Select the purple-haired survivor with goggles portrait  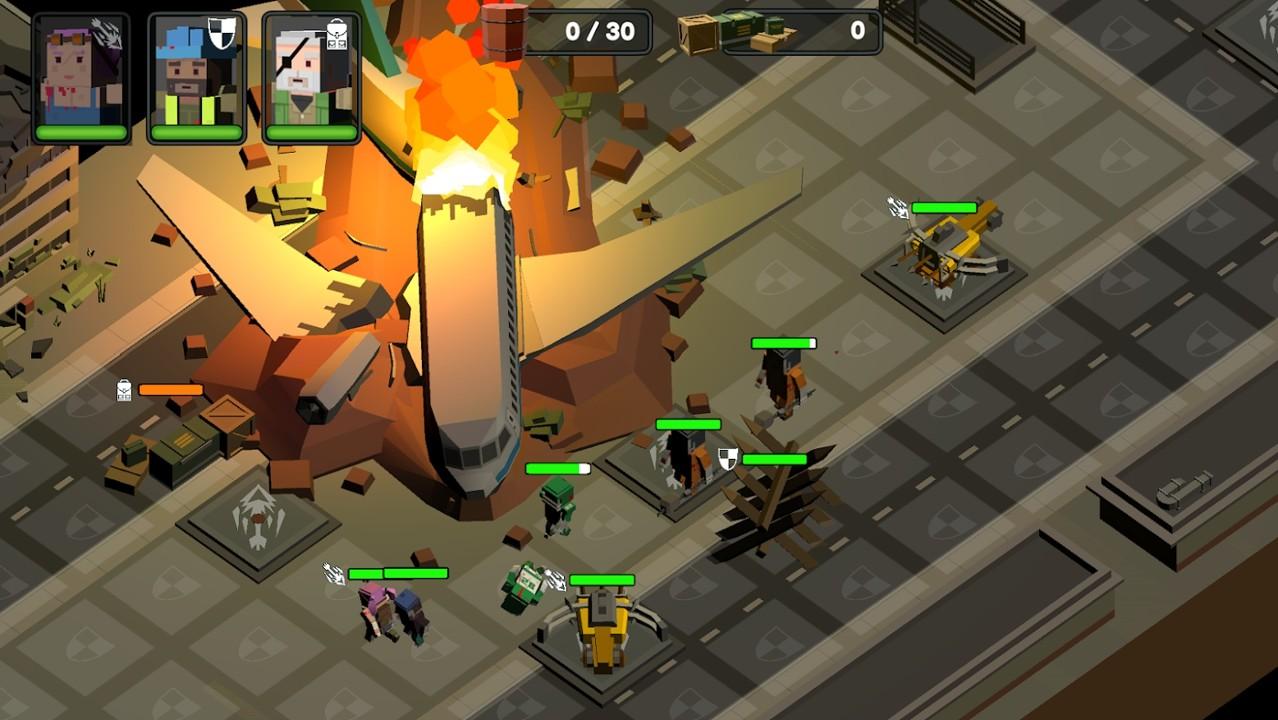(81, 77)
